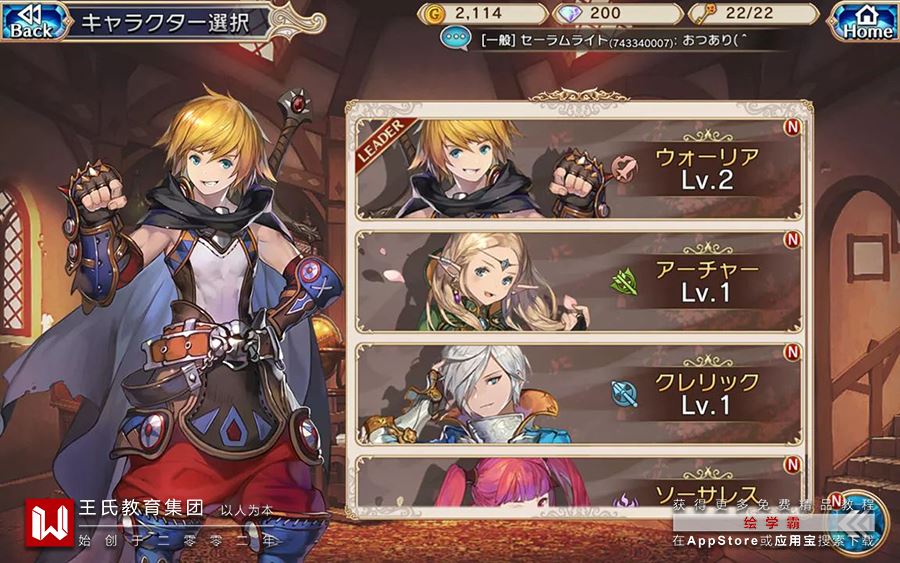Viewport: 900px width, 563px height.
Task: Choose the アーチャー Lv.1 character row
Action: pyautogui.click(x=579, y=283)
